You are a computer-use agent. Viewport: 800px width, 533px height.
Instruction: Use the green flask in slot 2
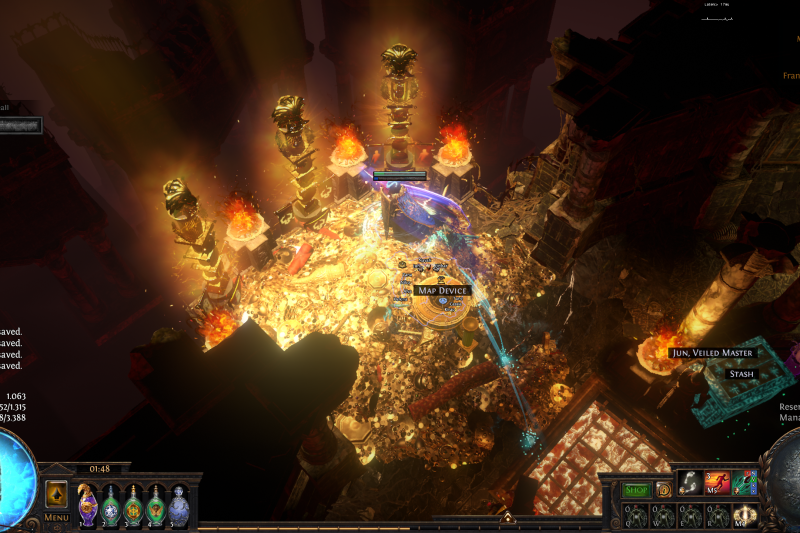[x=111, y=504]
